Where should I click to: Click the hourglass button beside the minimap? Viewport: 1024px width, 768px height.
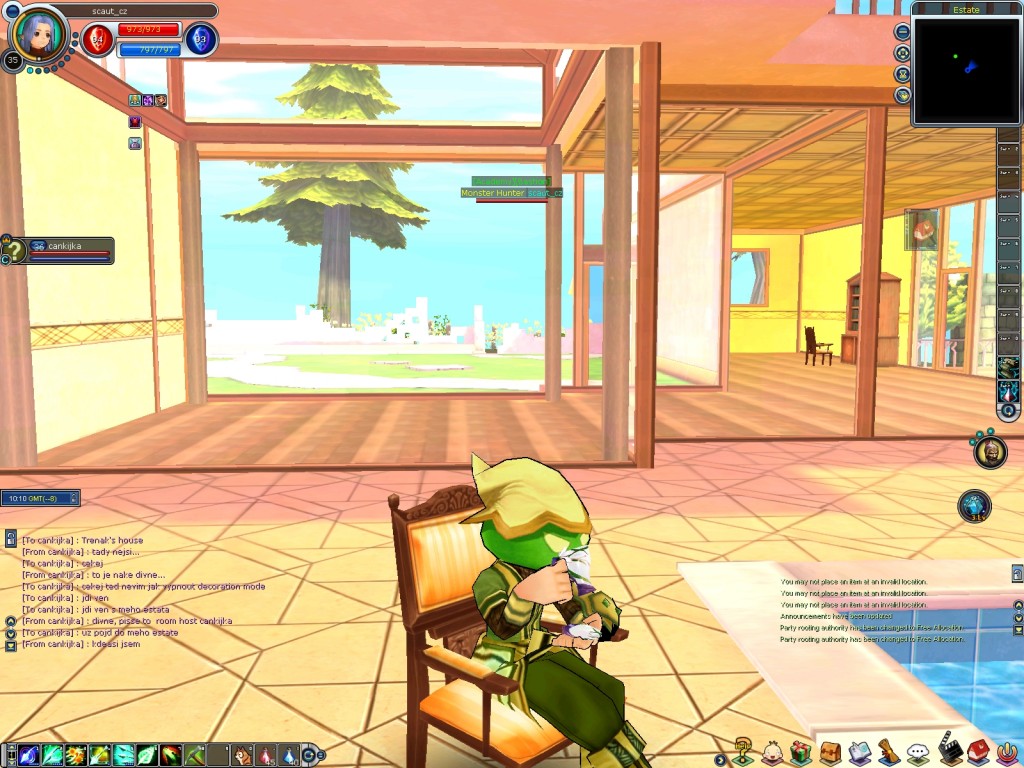(x=903, y=74)
